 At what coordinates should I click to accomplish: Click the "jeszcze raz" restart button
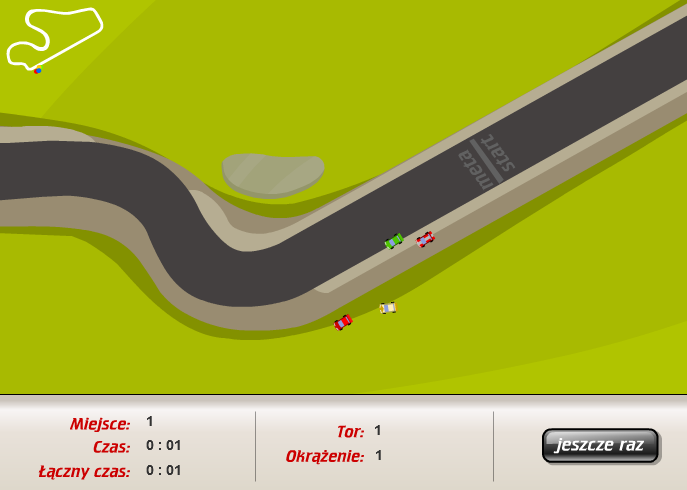point(600,445)
